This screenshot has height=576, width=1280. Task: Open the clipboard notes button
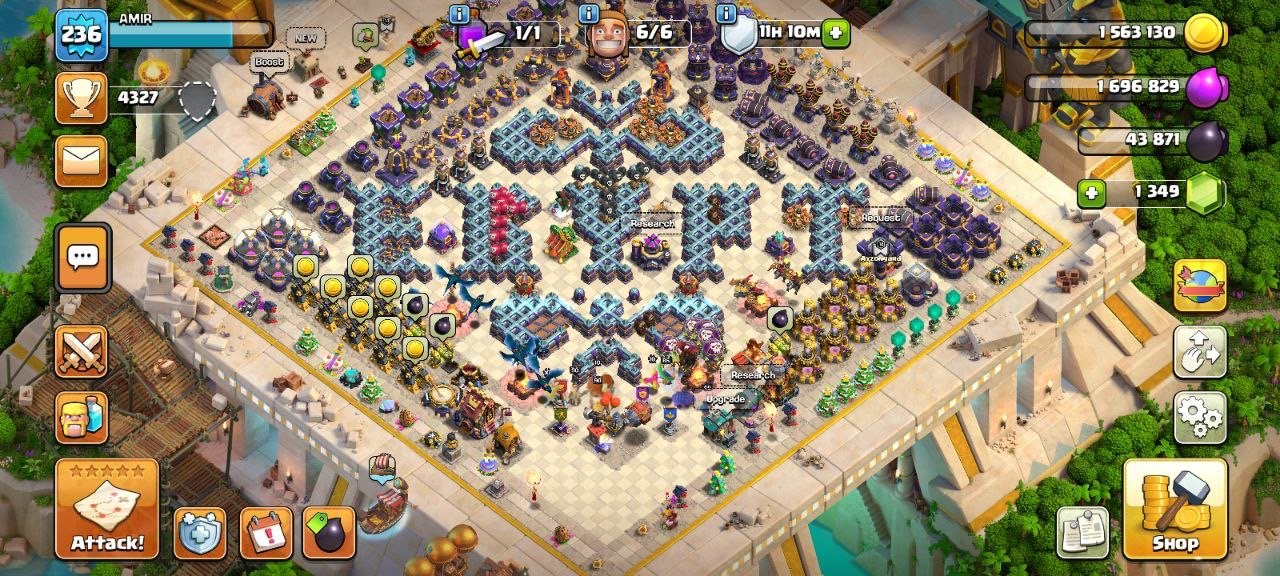pyautogui.click(x=1083, y=532)
